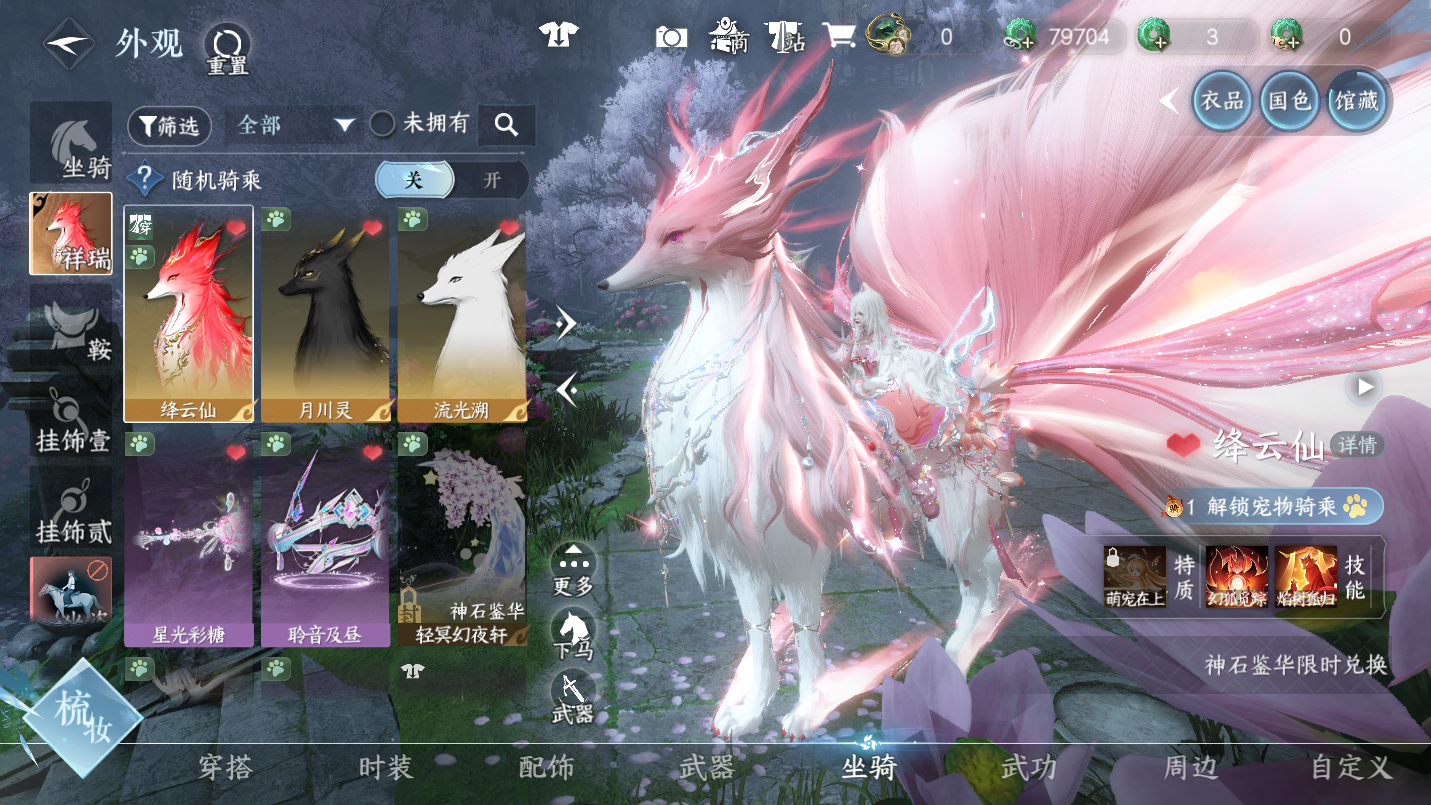Toggle the 随机骑乘 switch
Image resolution: width=1431 pixels, height=805 pixels.
(452, 180)
